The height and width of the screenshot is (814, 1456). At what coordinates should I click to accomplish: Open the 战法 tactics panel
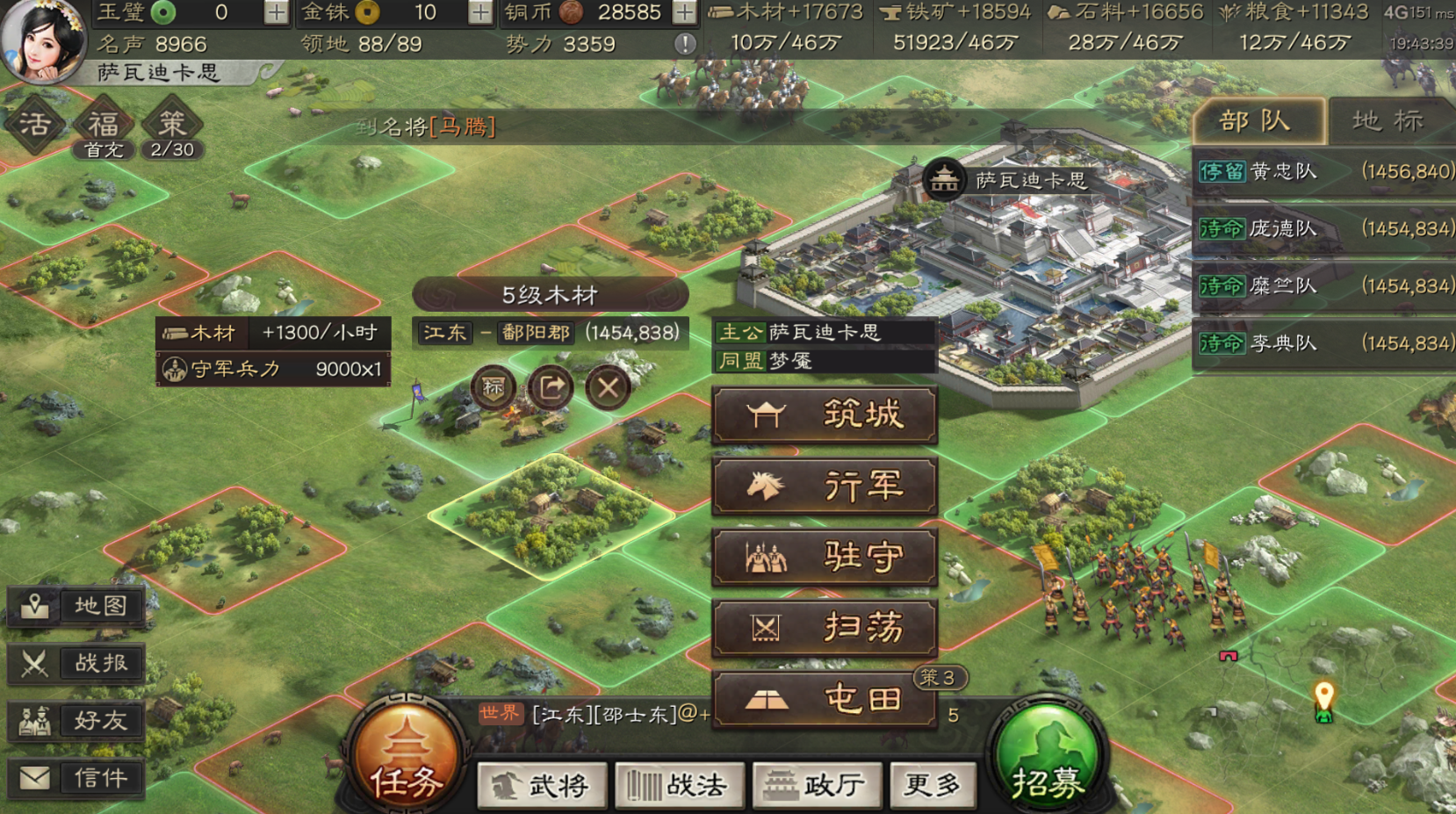679,787
